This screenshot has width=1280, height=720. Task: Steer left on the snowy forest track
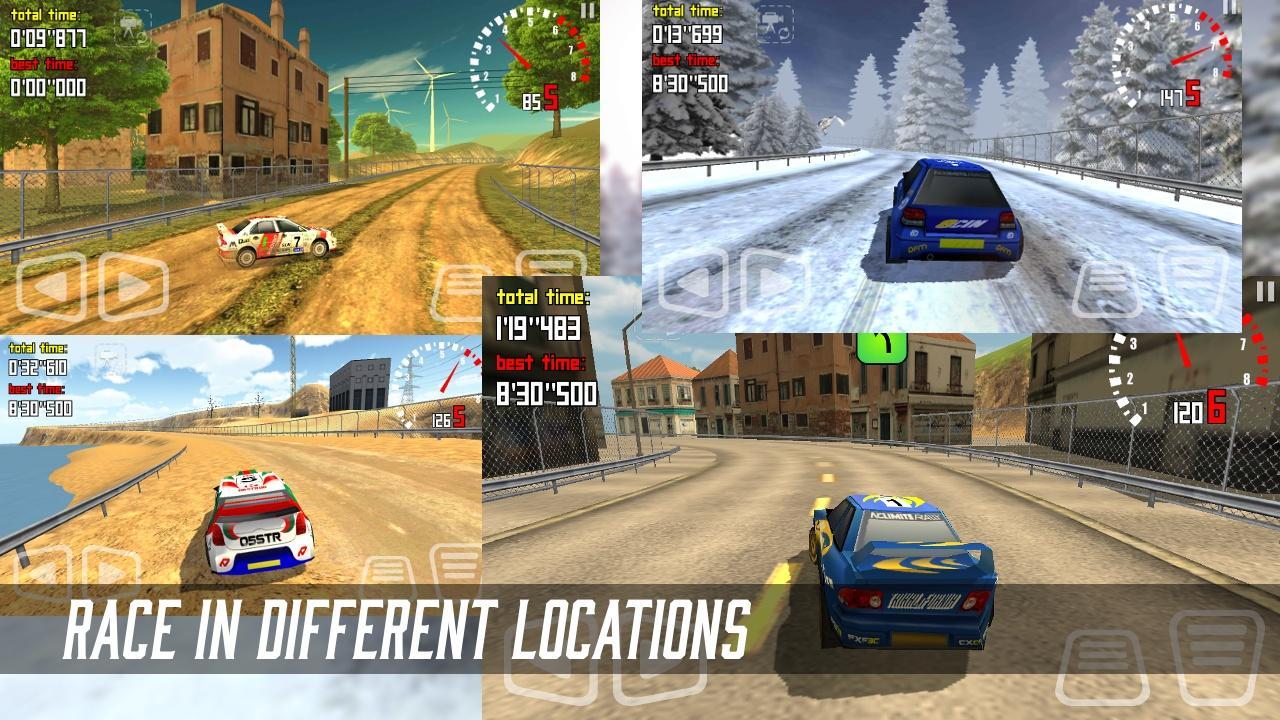(693, 282)
